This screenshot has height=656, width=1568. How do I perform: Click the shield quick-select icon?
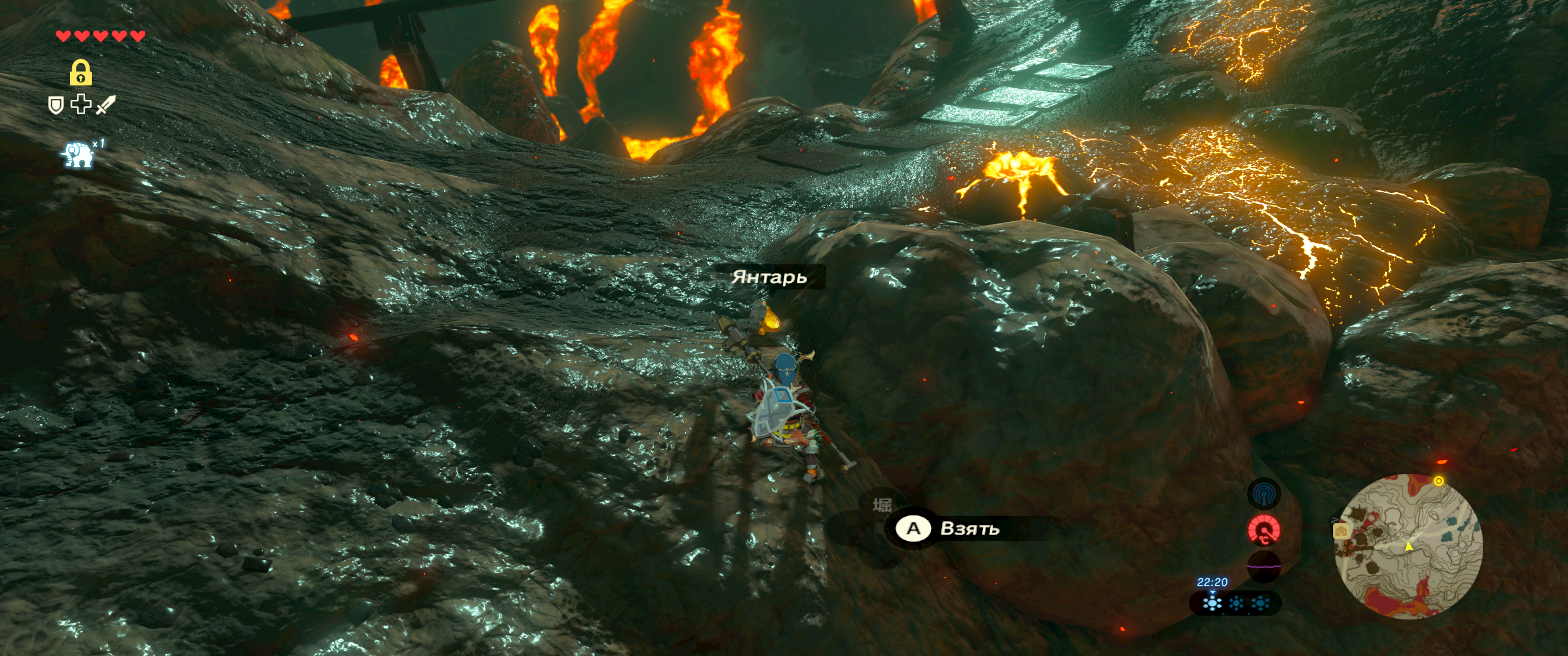tap(56, 105)
